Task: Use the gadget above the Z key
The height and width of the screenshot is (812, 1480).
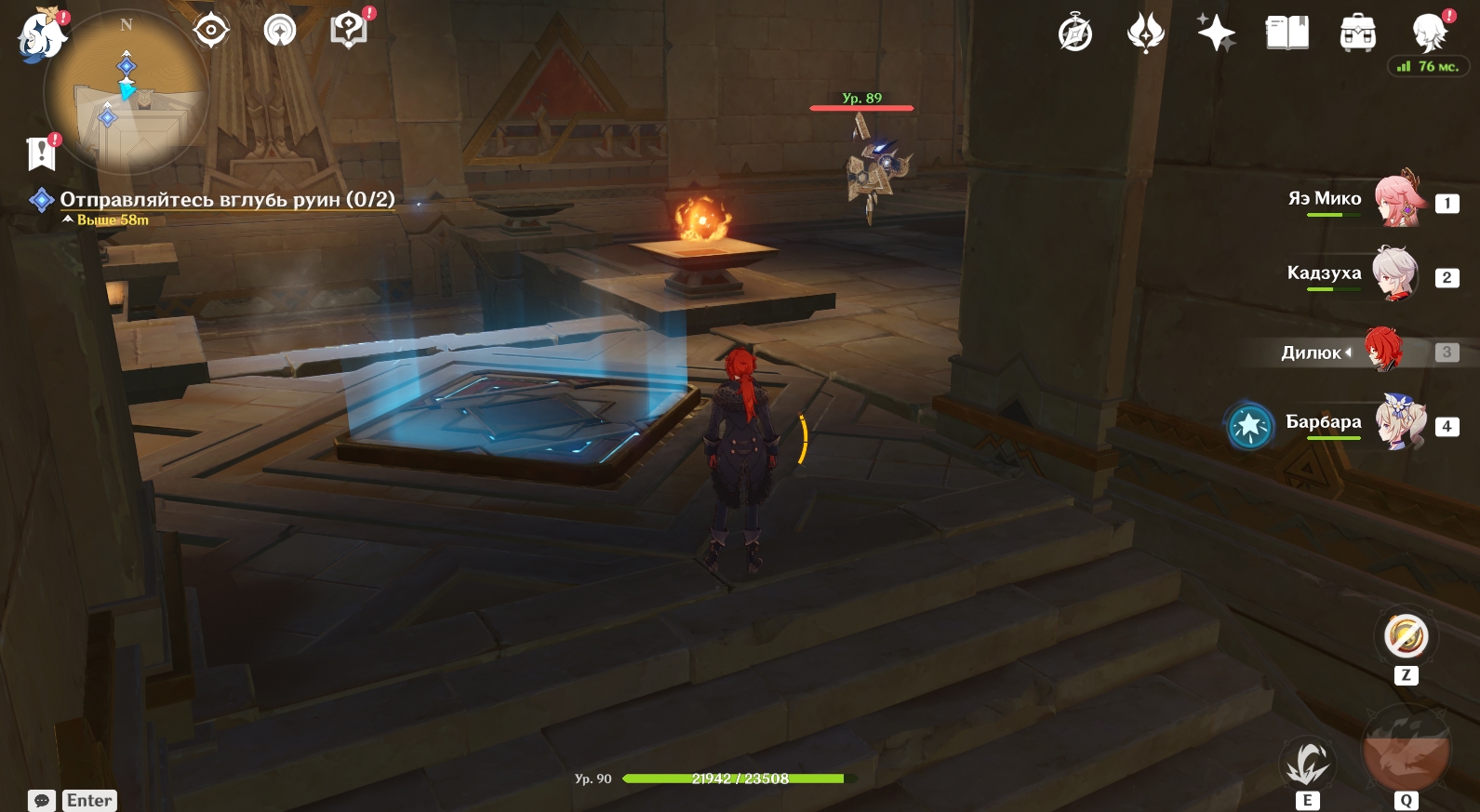Action: (x=1406, y=637)
